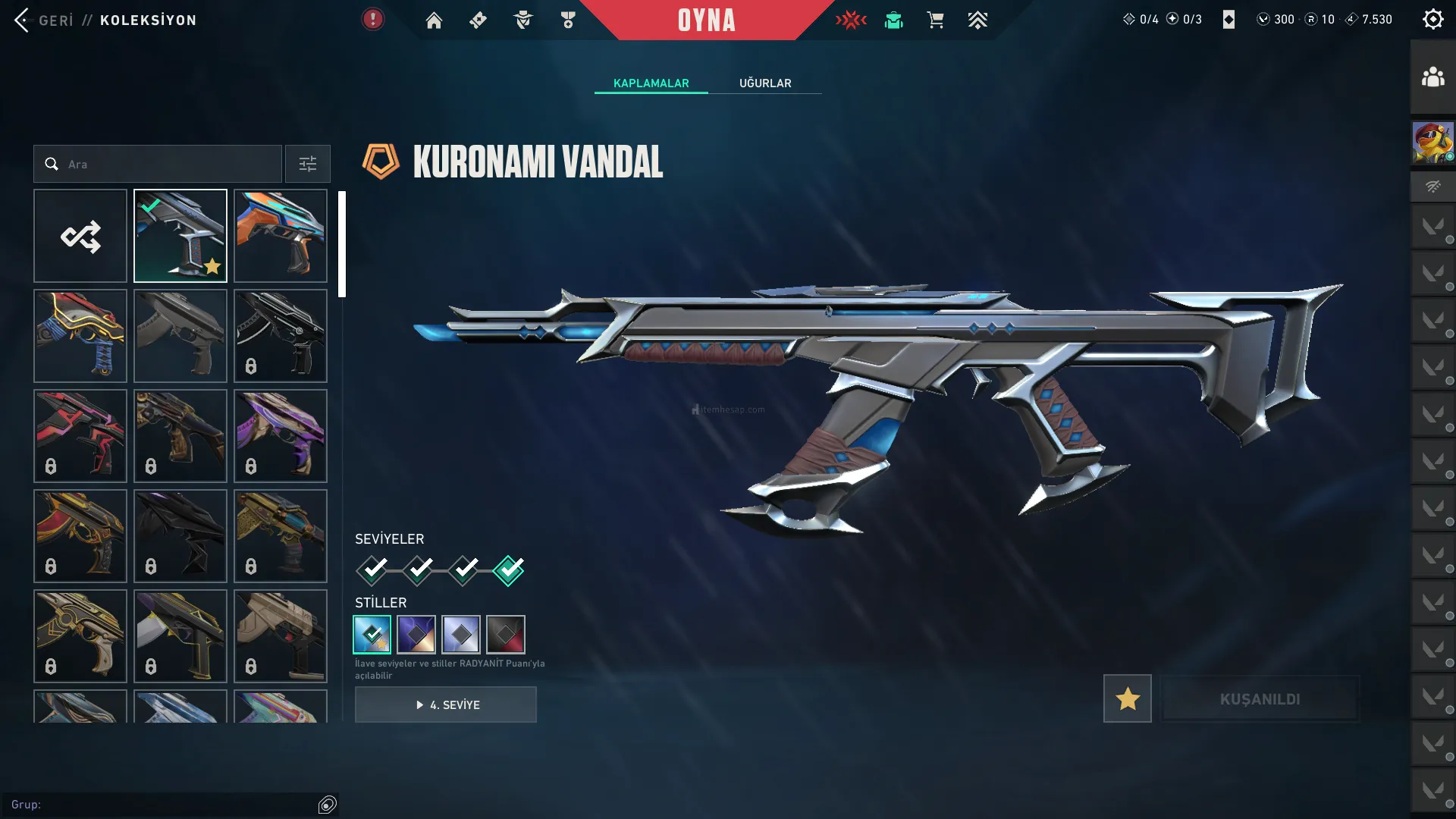The height and width of the screenshot is (819, 1456).
Task: Click the Grup chat input box
Action: (x=163, y=805)
